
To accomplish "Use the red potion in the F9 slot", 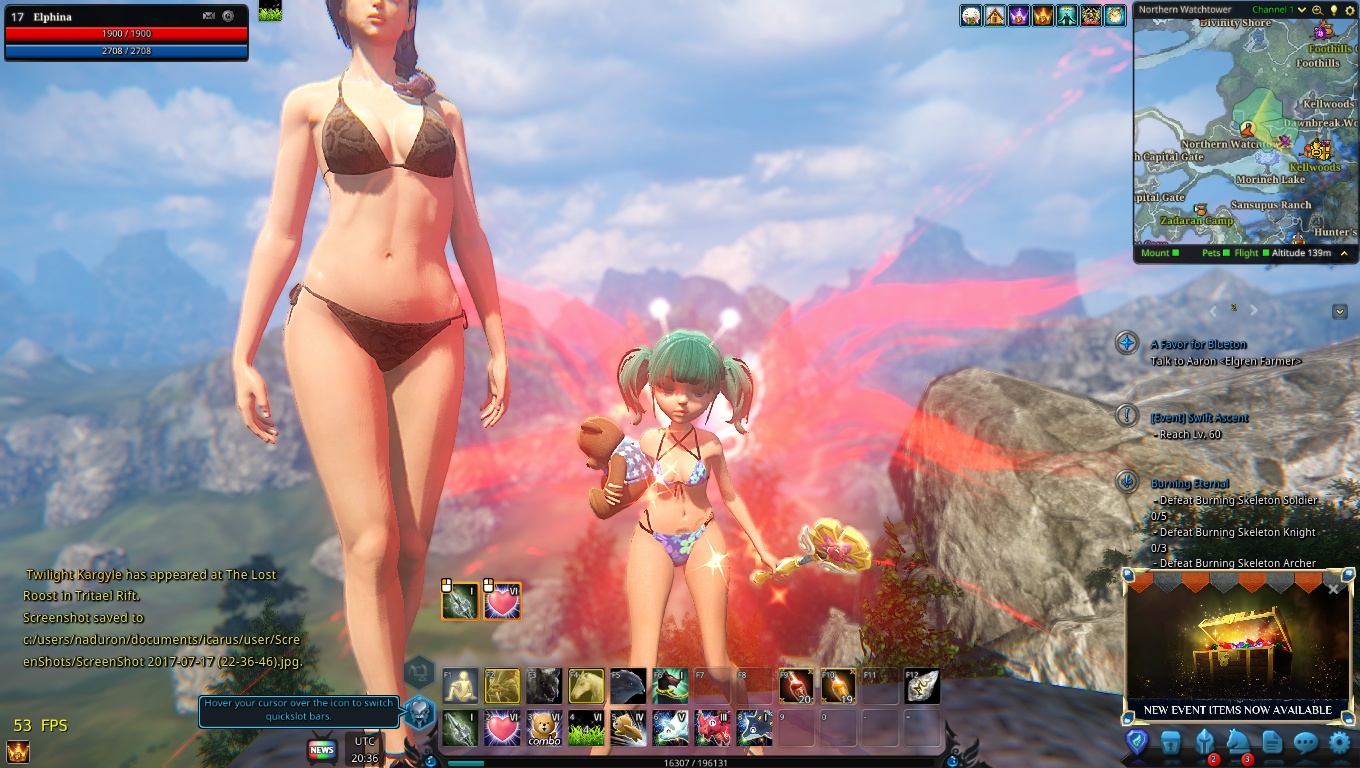I will click(x=796, y=686).
